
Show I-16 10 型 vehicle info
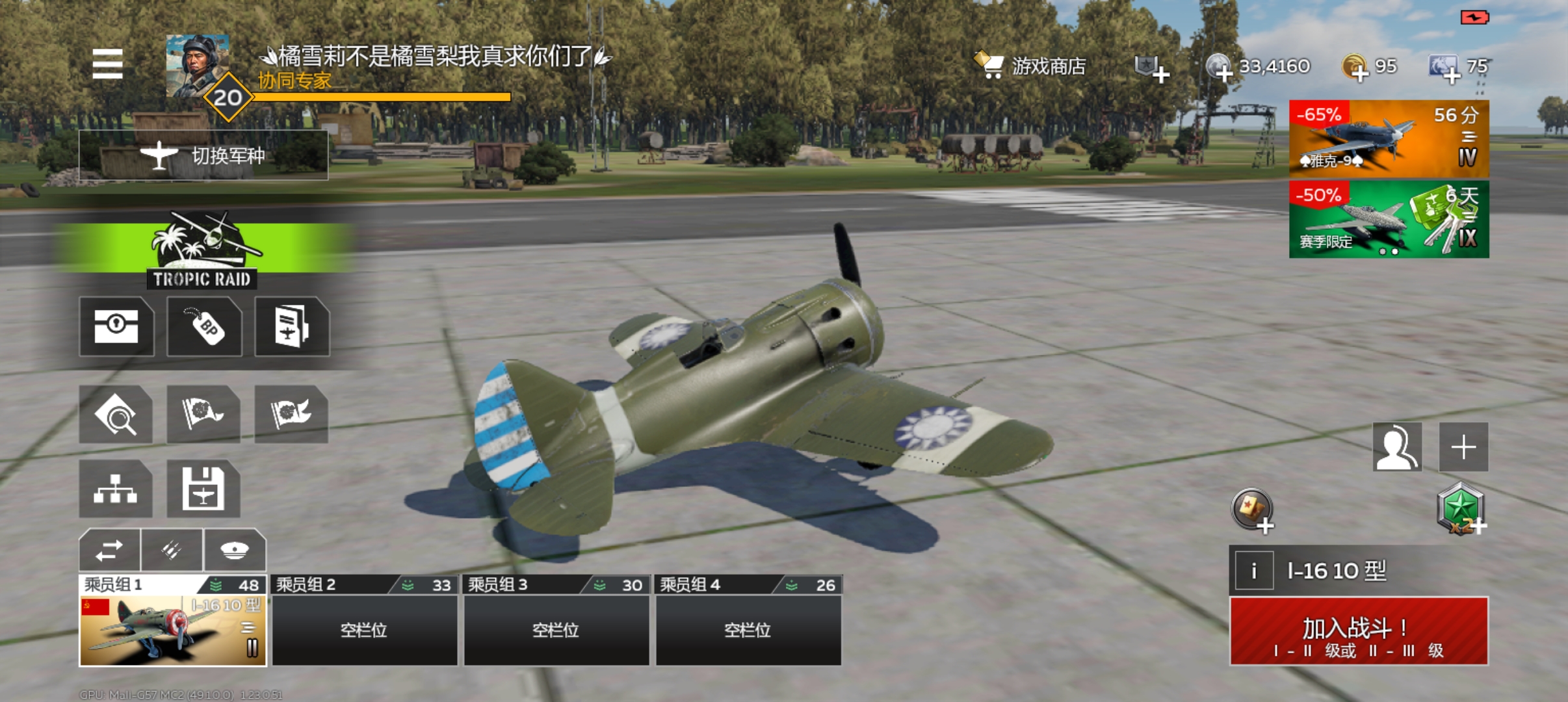(x=1253, y=571)
